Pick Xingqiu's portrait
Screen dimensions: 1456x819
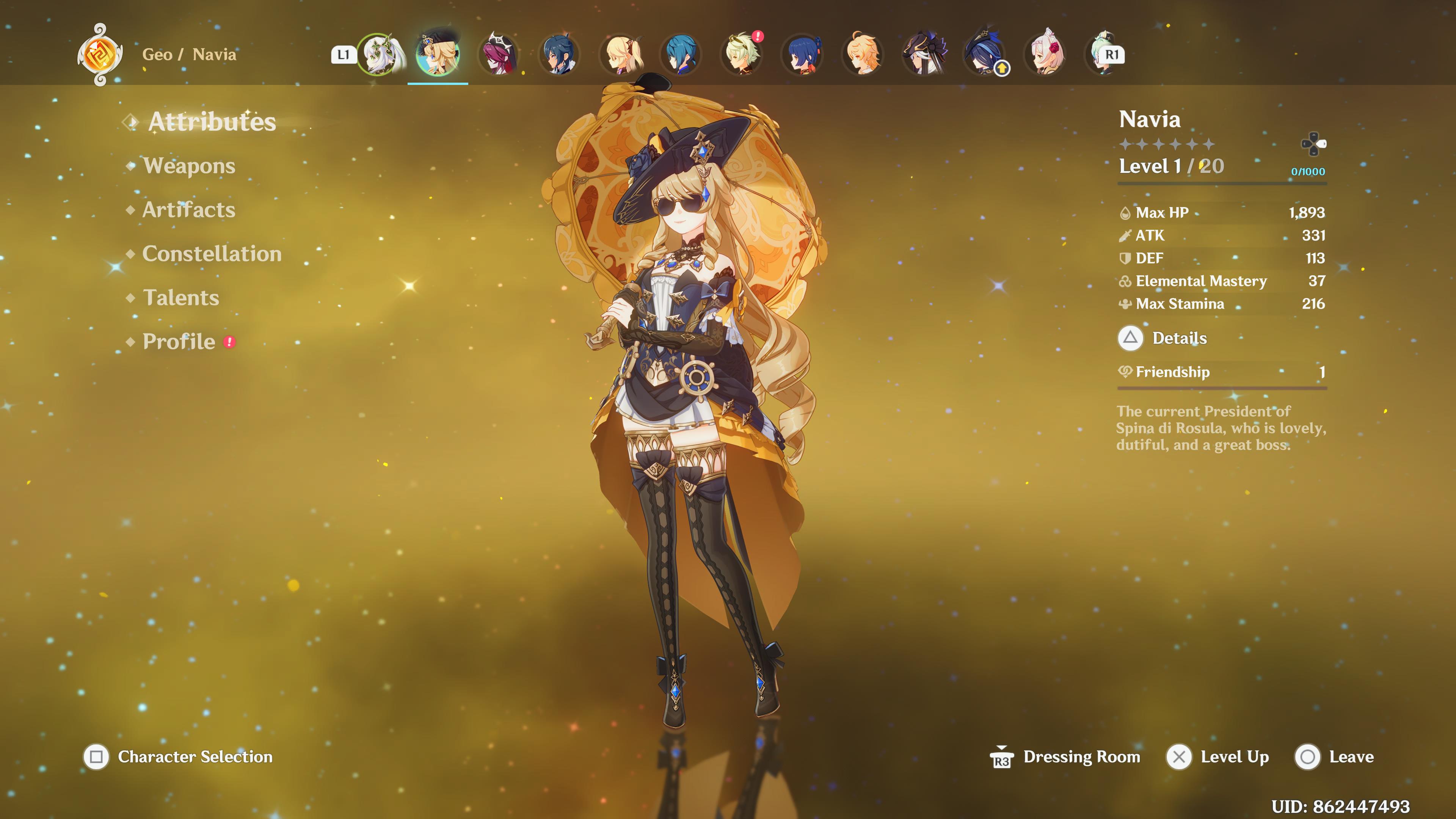(681, 55)
